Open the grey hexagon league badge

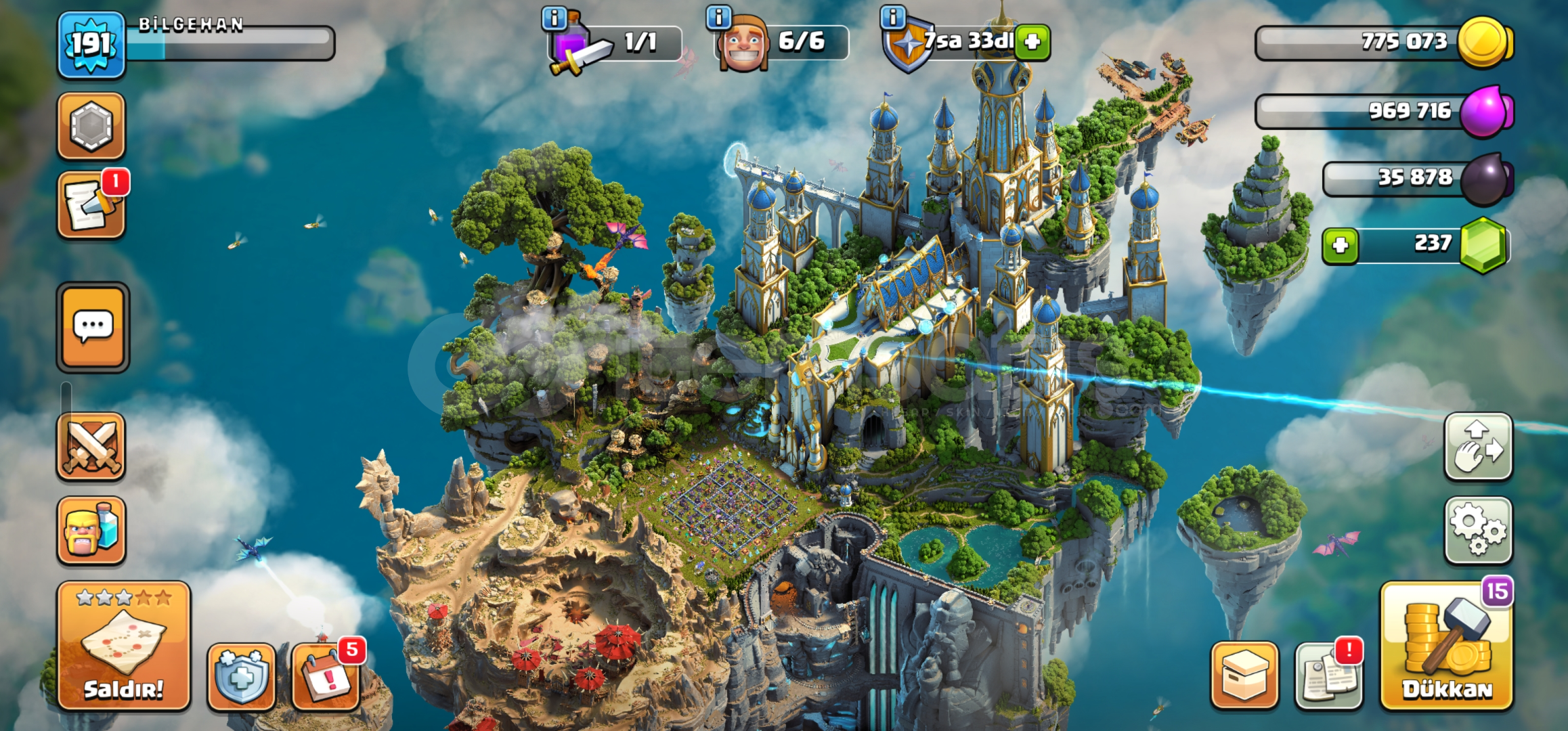click(x=91, y=126)
